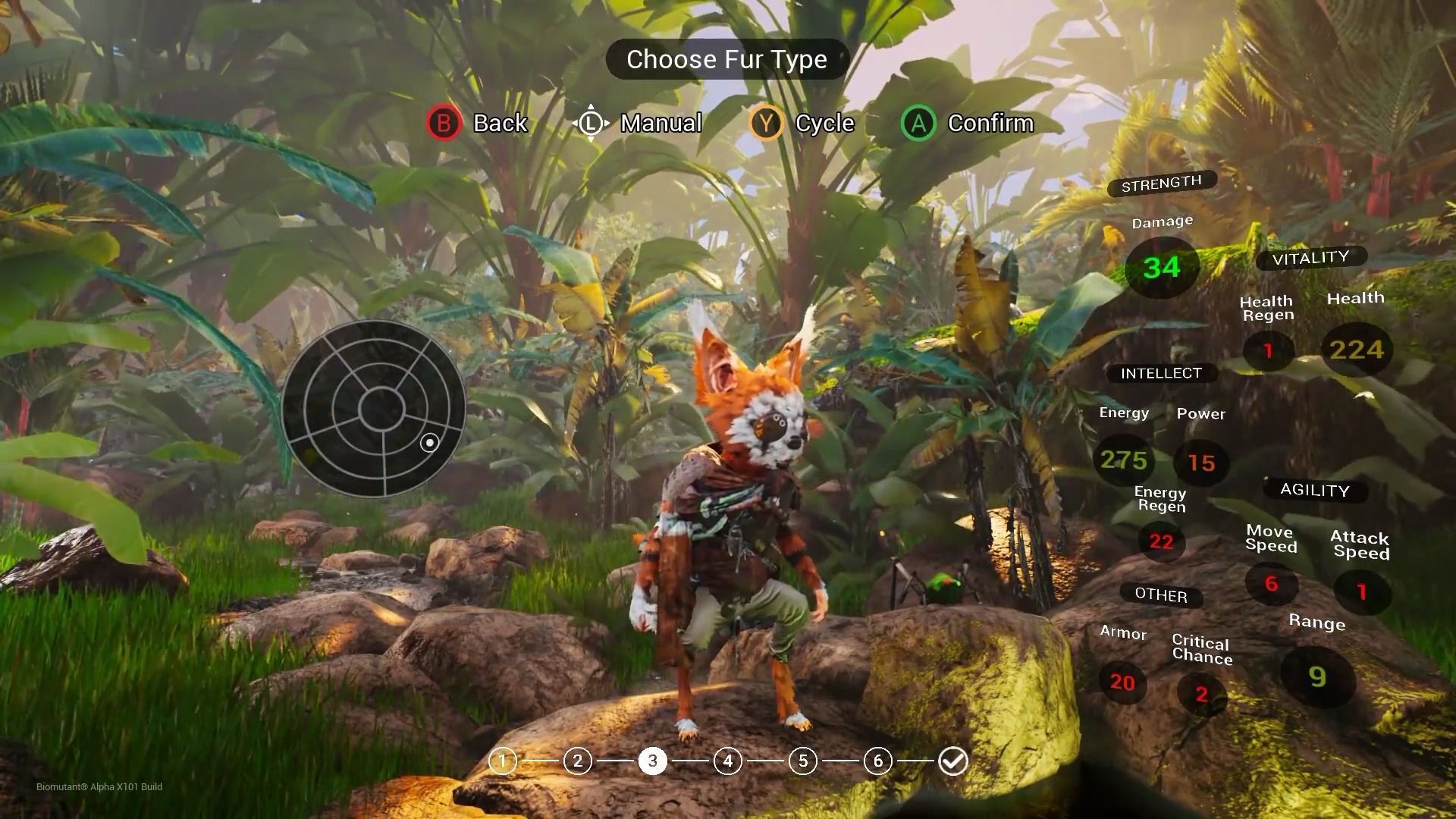
Task: Click the final checkmark step
Action: click(x=952, y=761)
